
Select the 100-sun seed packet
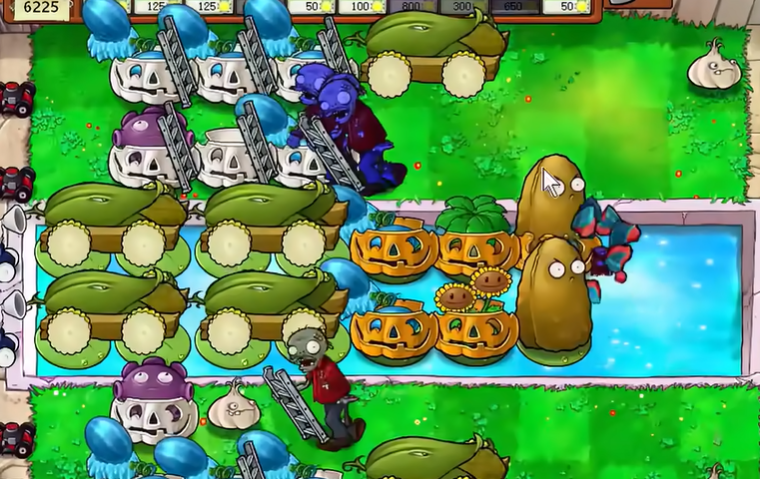tap(362, 7)
